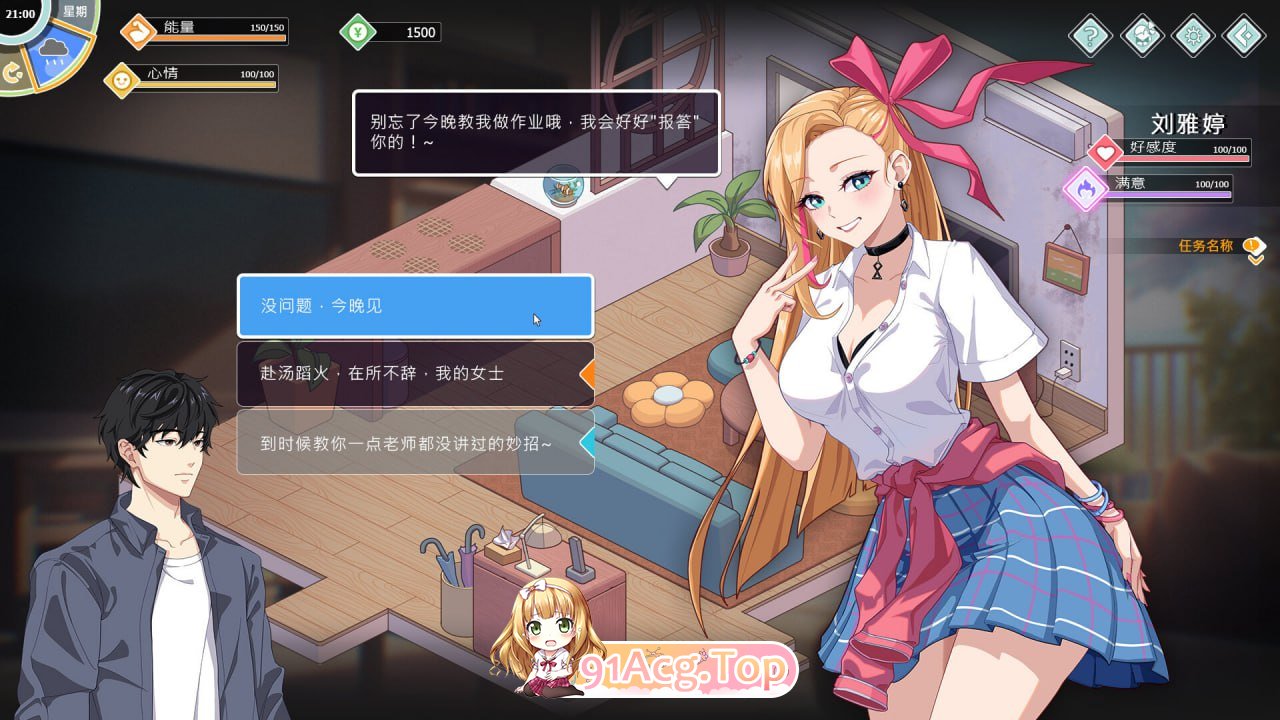Viewport: 1280px width, 720px height.
Task: Choose the reply 没问题，今晚见
Action: (x=413, y=308)
